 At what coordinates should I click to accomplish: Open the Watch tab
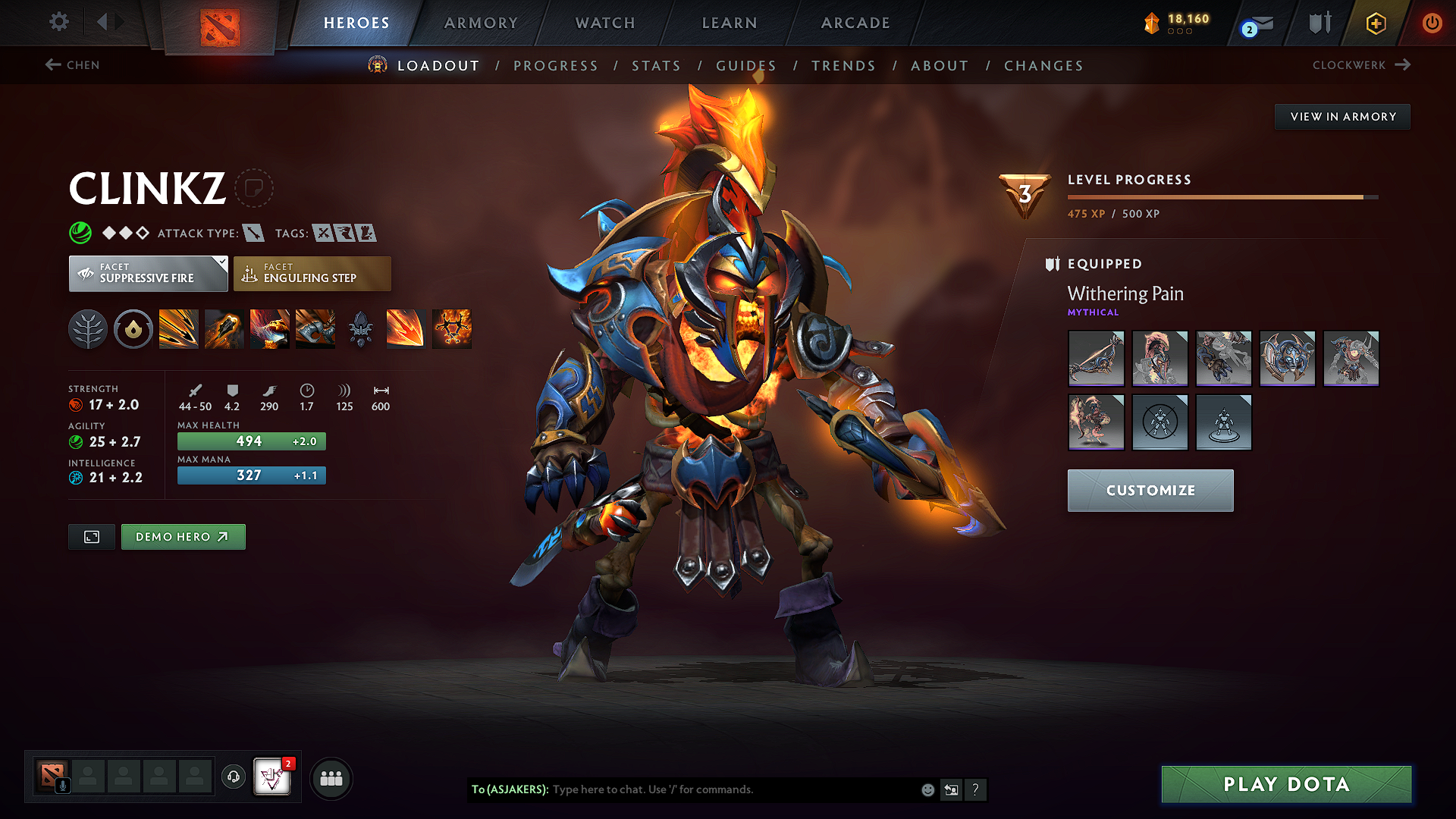[x=605, y=23]
